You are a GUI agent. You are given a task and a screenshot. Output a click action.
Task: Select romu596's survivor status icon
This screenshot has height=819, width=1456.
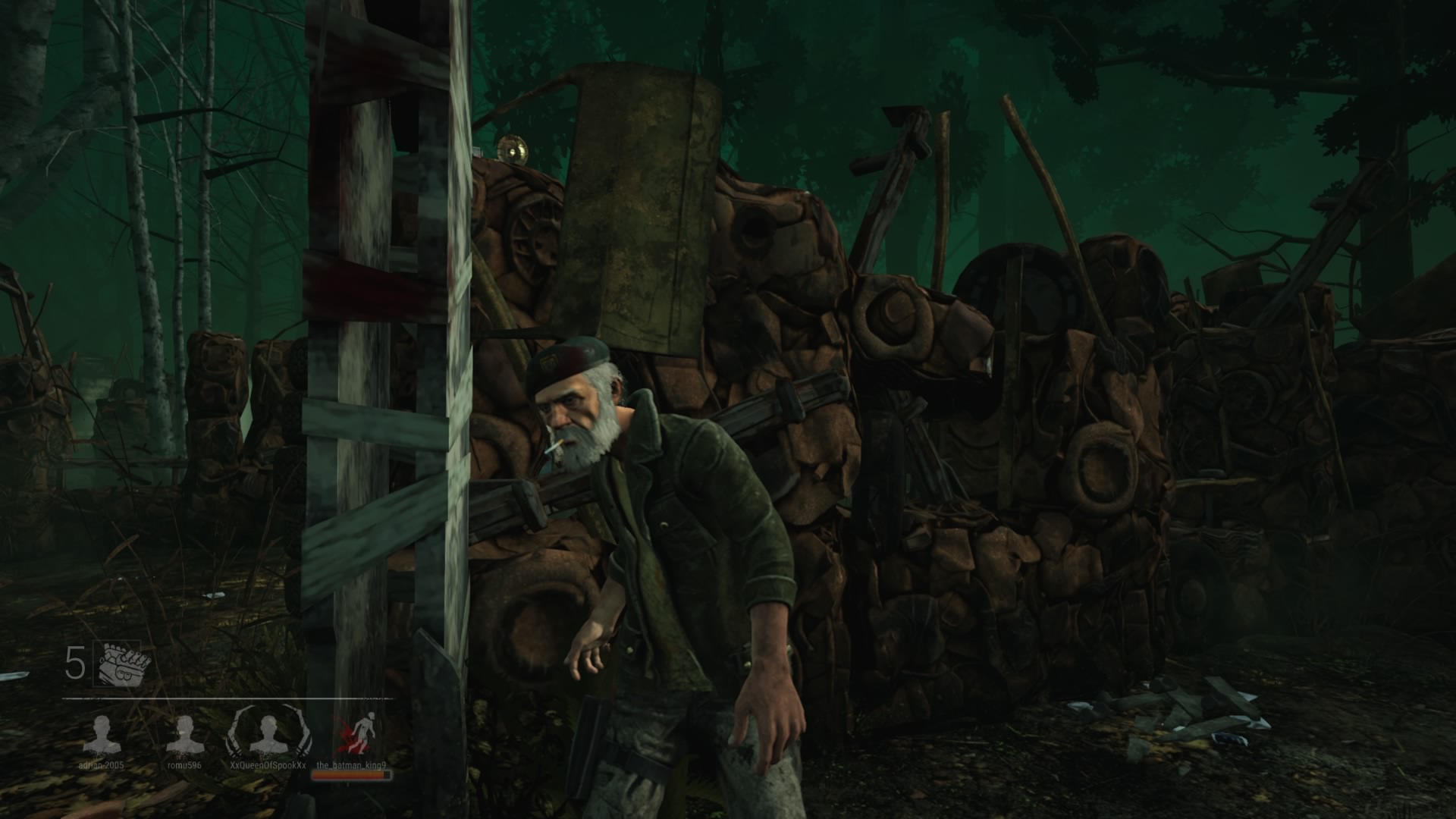pyautogui.click(x=184, y=734)
